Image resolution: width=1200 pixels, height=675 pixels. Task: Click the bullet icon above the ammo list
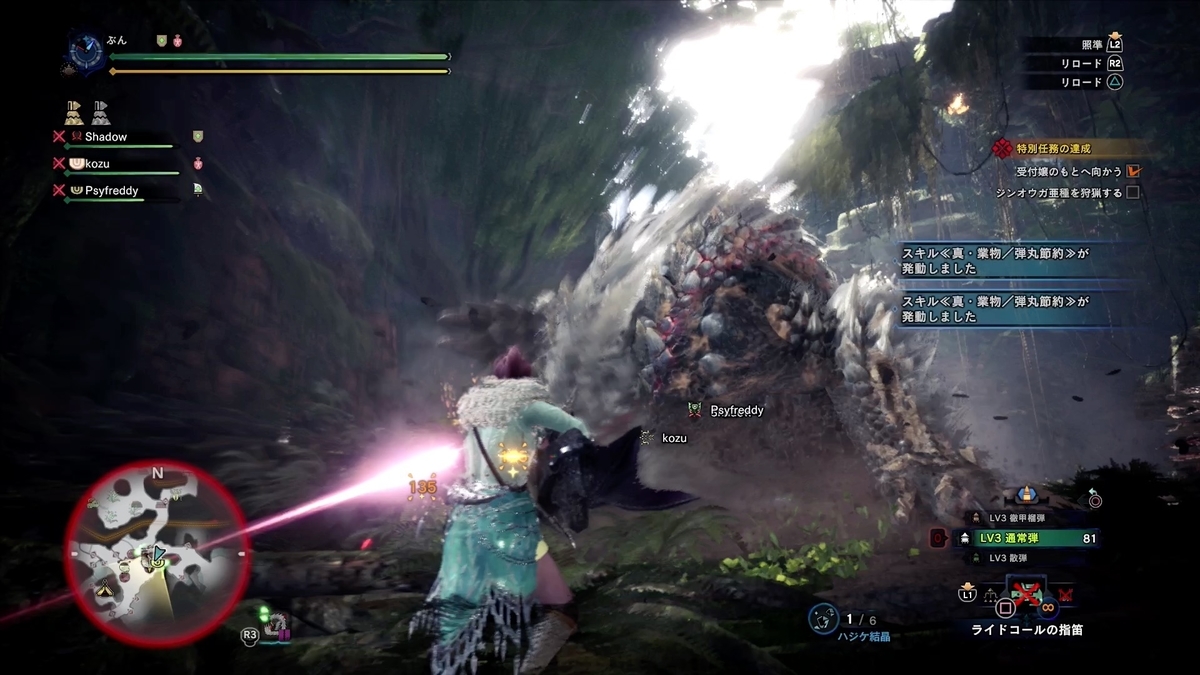coord(1025,493)
